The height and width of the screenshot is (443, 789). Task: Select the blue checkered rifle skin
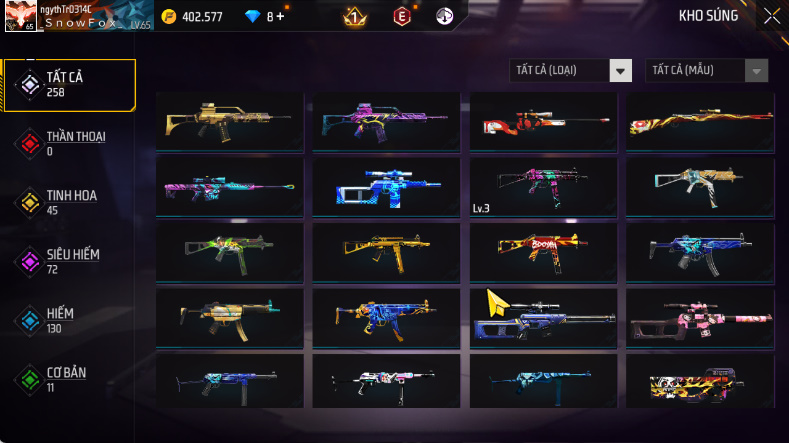(x=386, y=187)
